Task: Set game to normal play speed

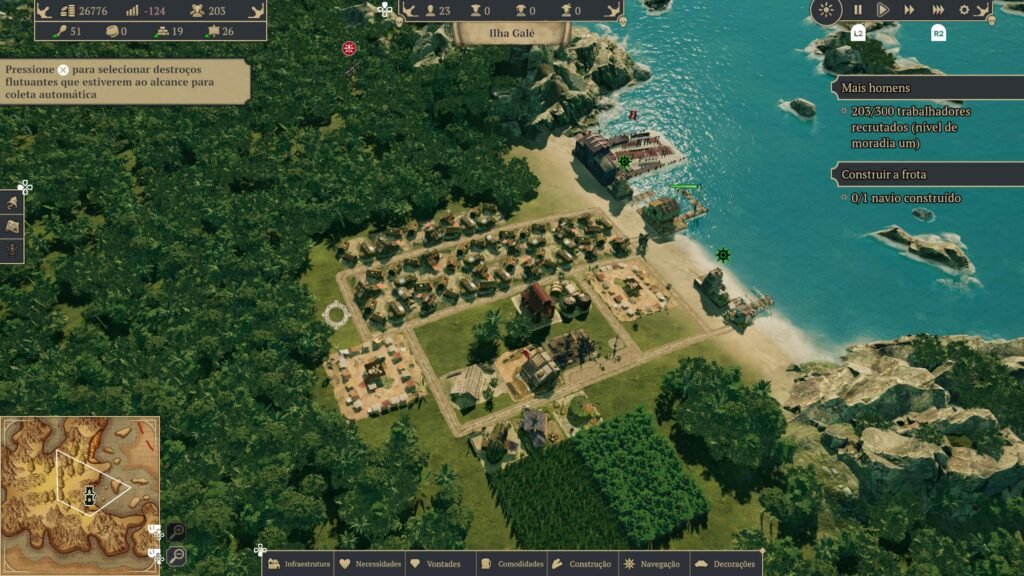Action: [883, 10]
